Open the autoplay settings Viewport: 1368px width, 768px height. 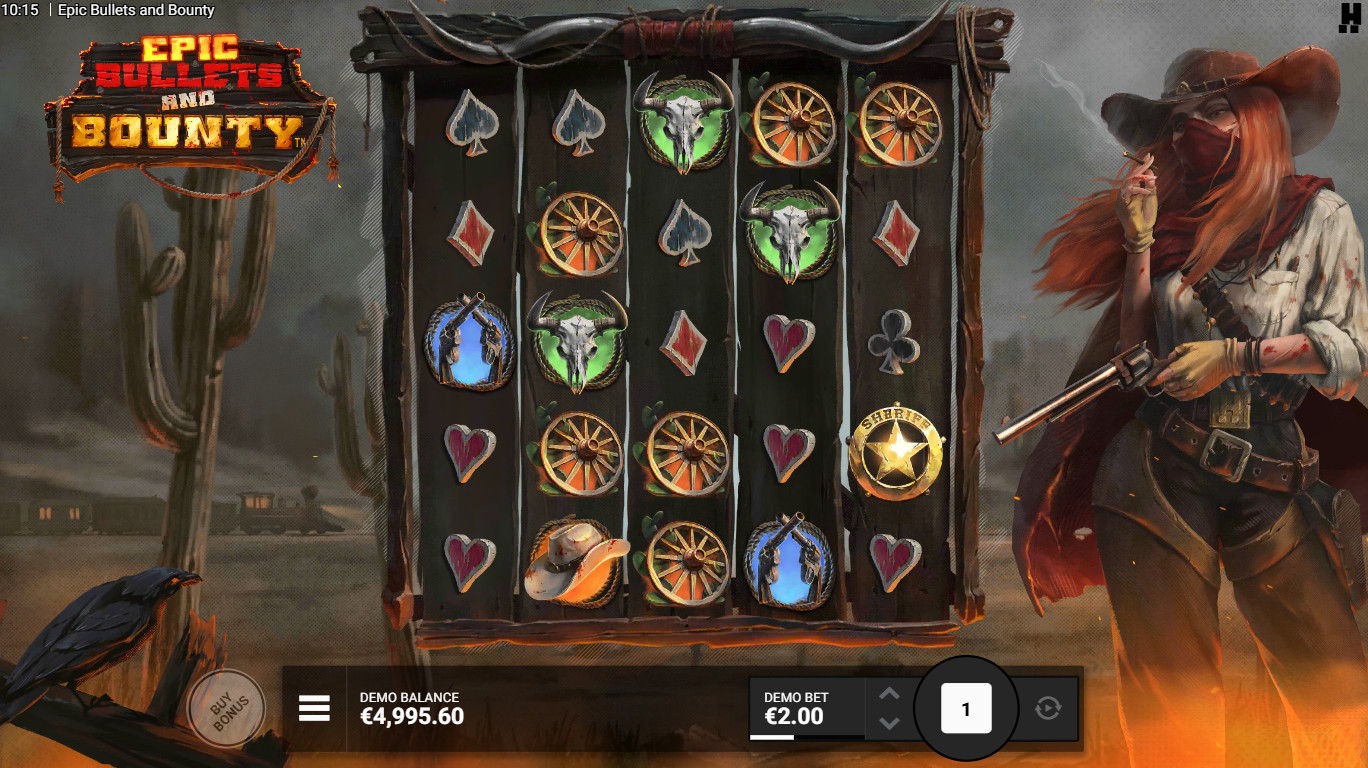pos(1047,708)
